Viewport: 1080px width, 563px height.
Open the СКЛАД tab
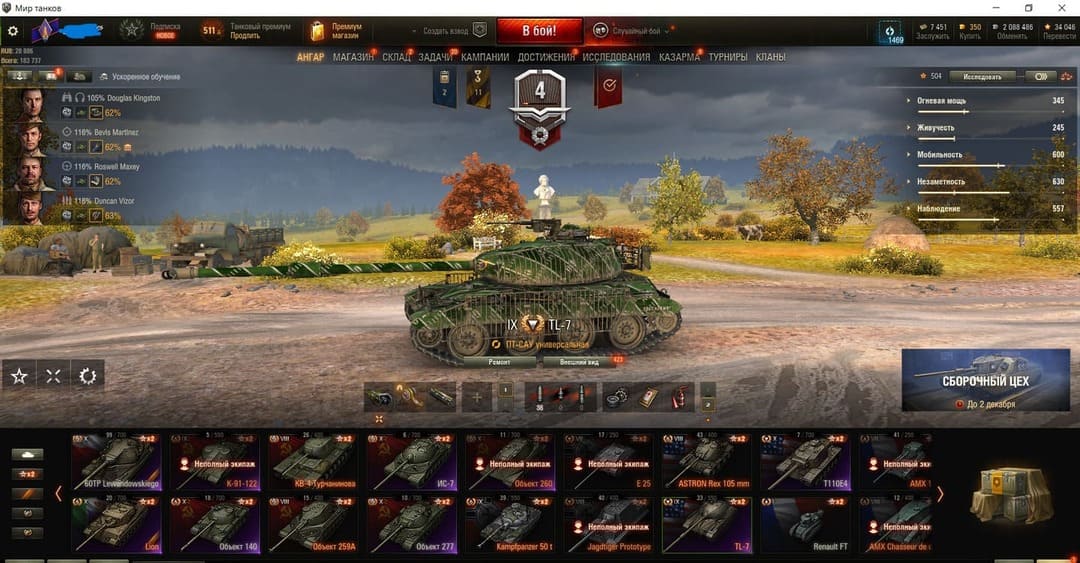[396, 57]
